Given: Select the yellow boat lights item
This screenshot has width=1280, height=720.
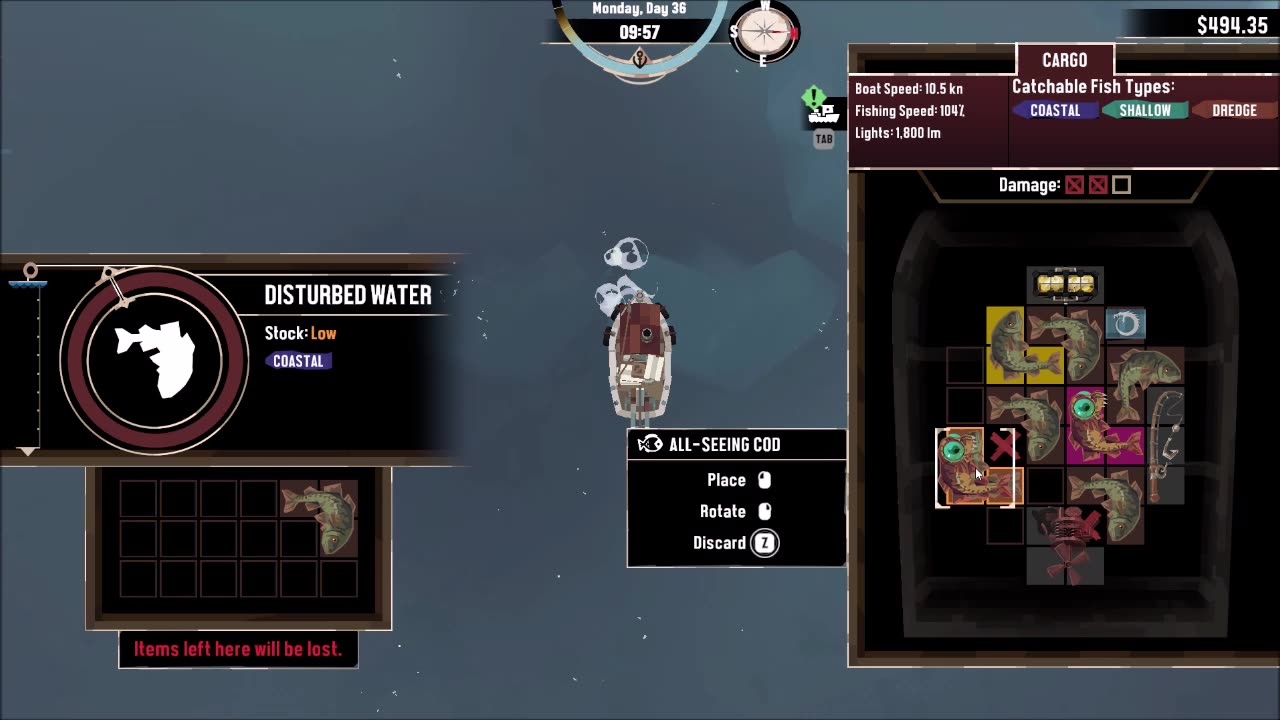Looking at the screenshot, I should [1064, 285].
